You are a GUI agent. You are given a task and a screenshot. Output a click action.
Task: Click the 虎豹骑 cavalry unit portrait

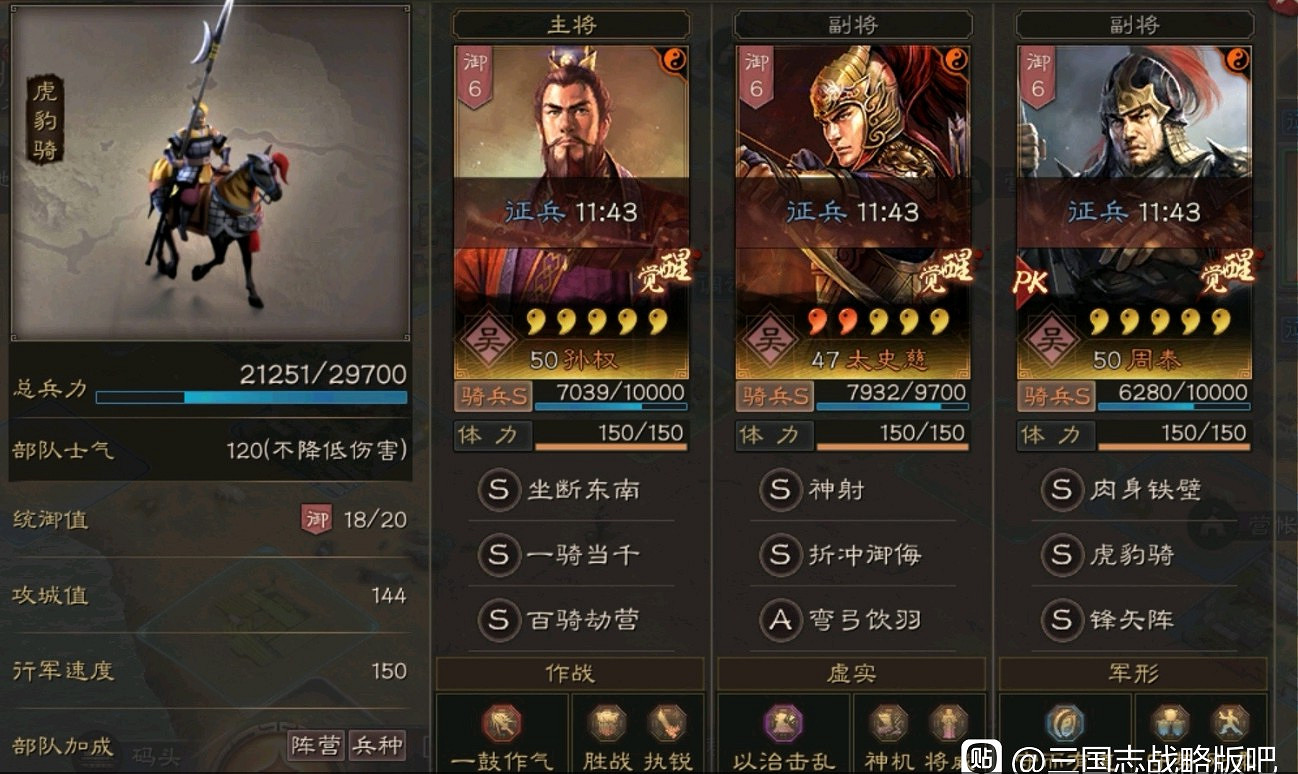click(x=210, y=170)
